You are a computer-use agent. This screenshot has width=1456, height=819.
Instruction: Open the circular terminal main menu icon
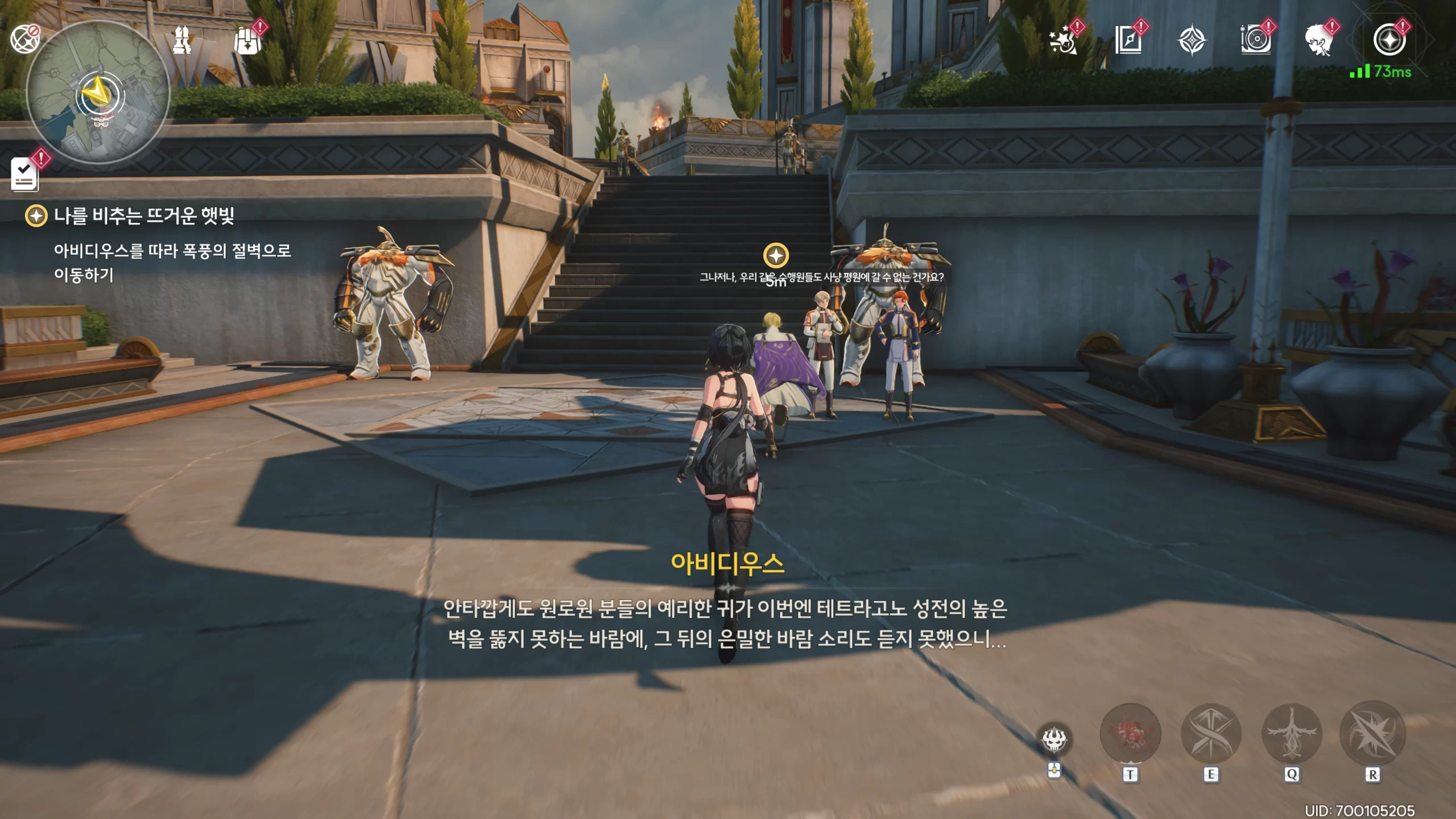1389,40
